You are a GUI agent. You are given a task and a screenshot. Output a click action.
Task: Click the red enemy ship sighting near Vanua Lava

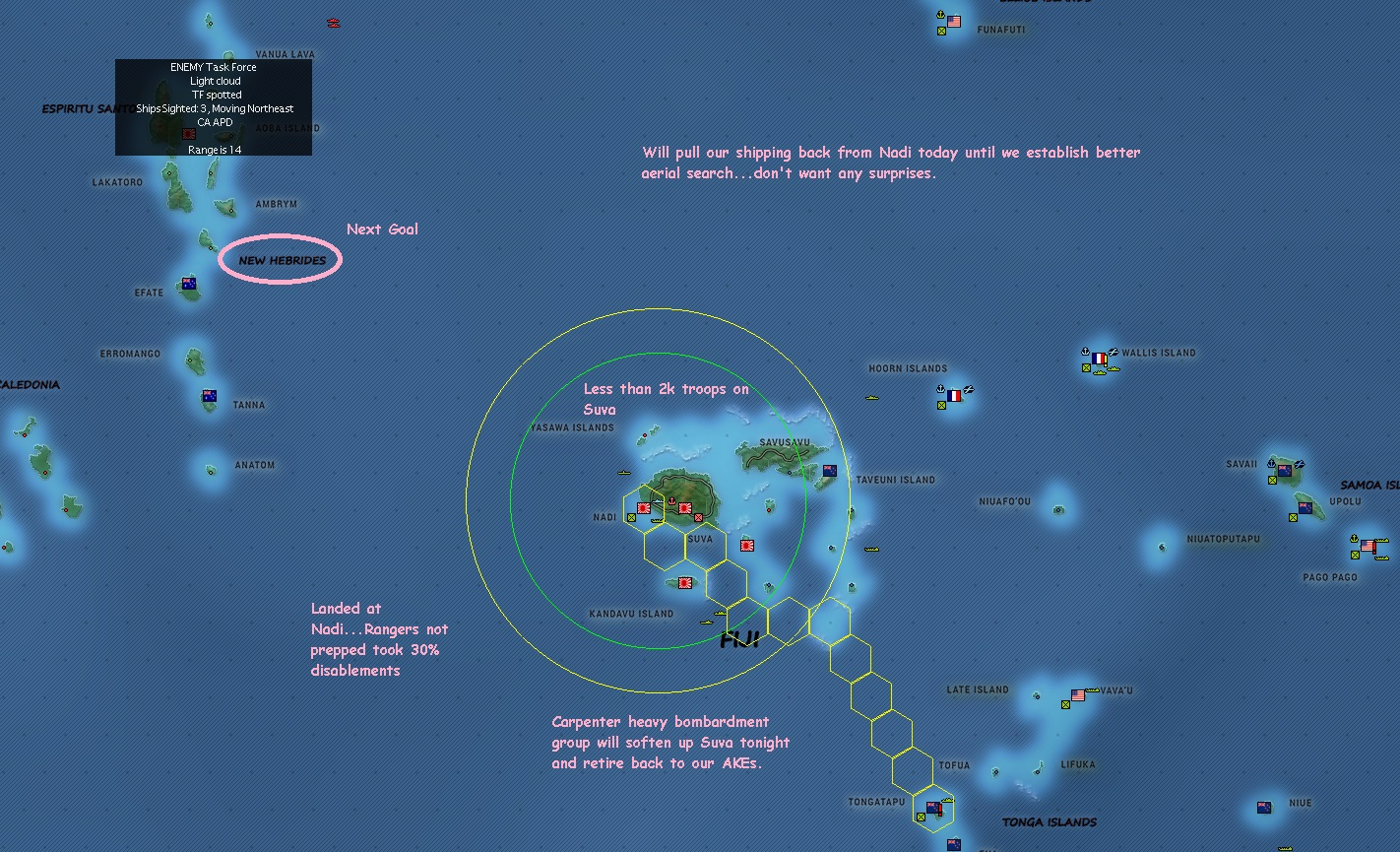point(333,22)
